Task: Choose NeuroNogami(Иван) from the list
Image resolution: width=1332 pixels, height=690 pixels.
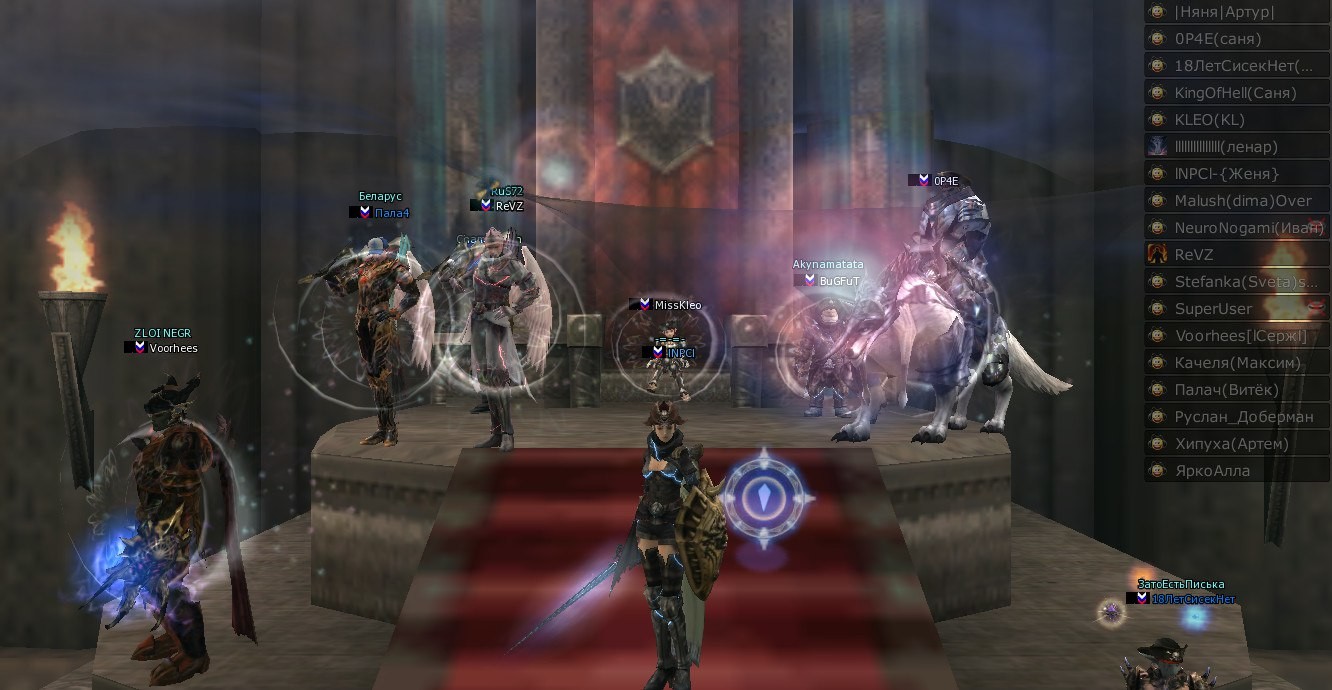Action: point(1236,228)
